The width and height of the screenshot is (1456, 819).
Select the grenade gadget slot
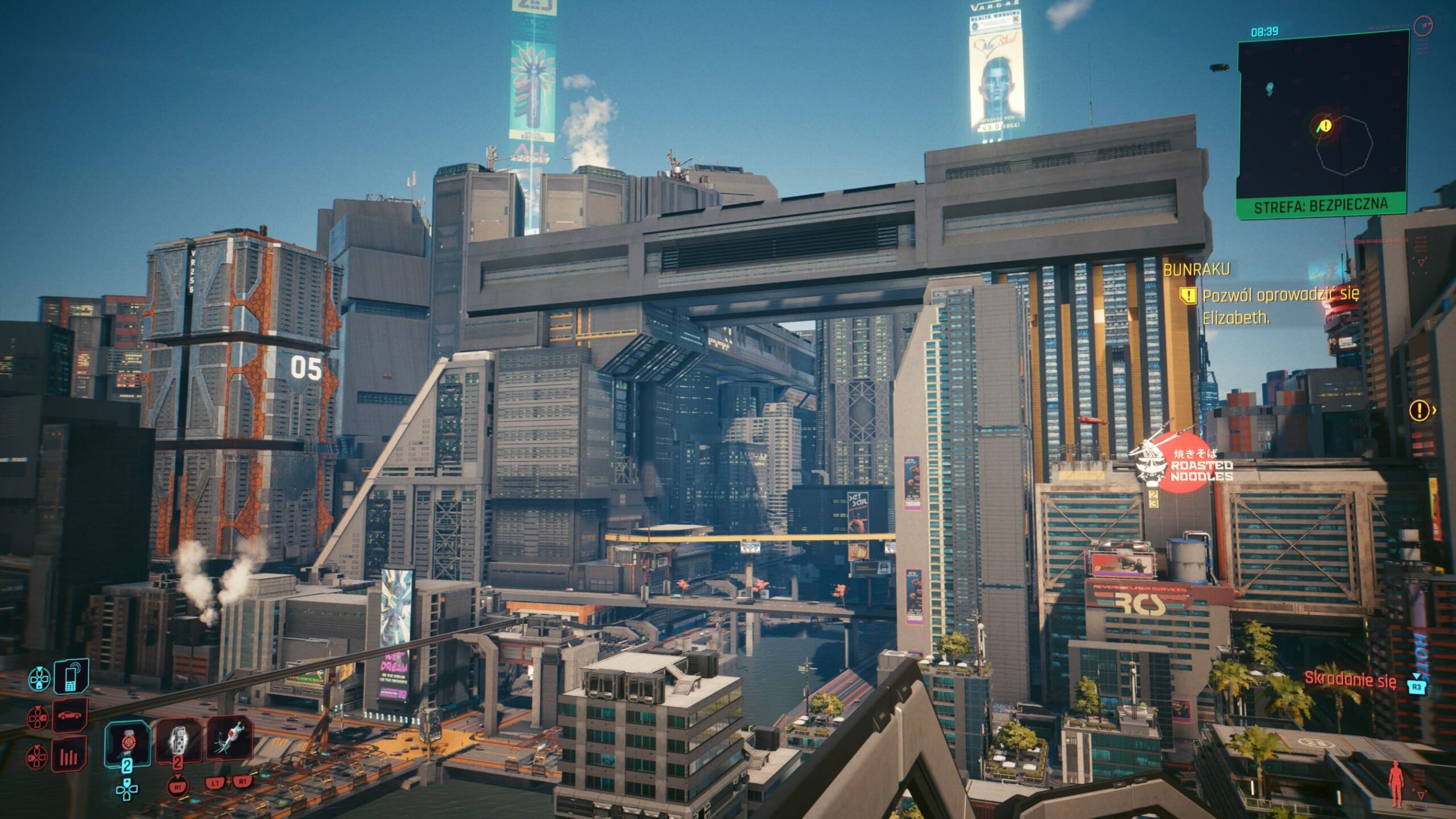(x=178, y=741)
